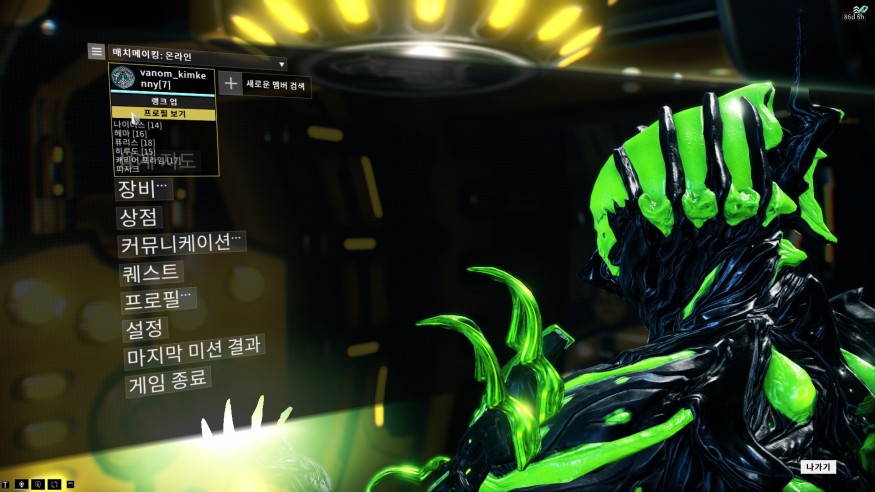Viewport: 875px width, 492px height.
Task: Open 커뮤니케이션 menu
Action: click(181, 244)
